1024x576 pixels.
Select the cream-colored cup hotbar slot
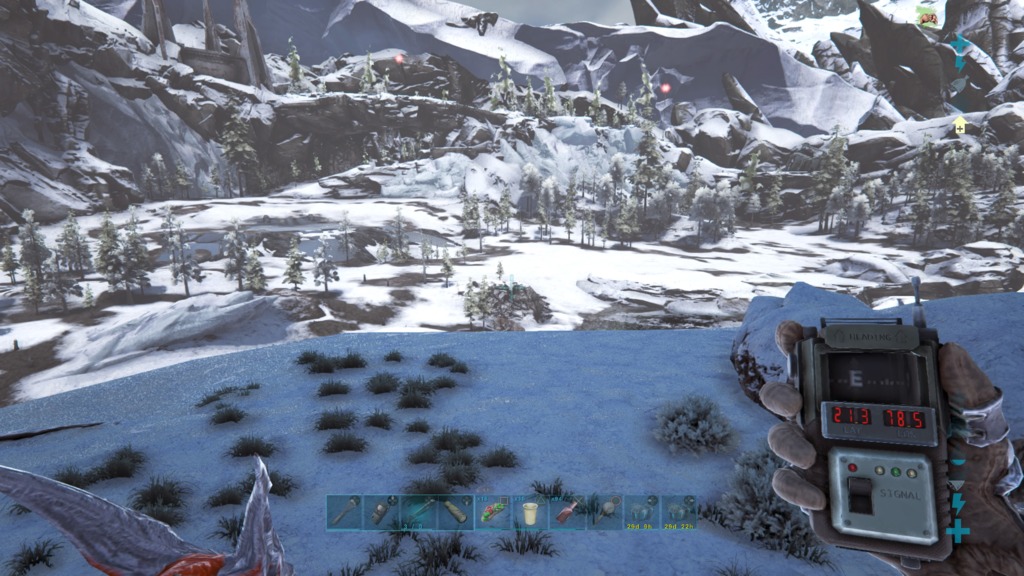(x=529, y=512)
